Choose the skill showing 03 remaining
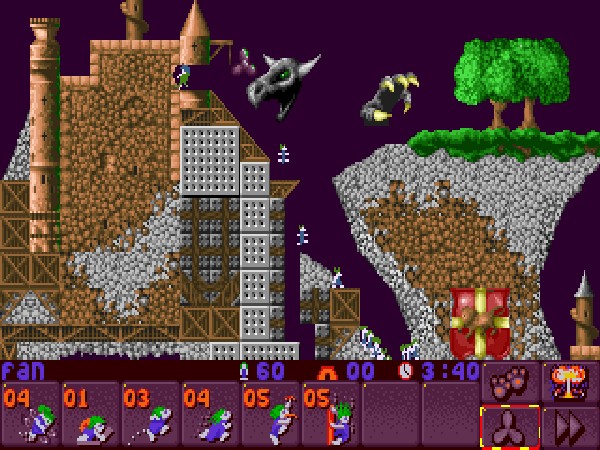Image resolution: width=600 pixels, height=450 pixels. [x=150, y=414]
